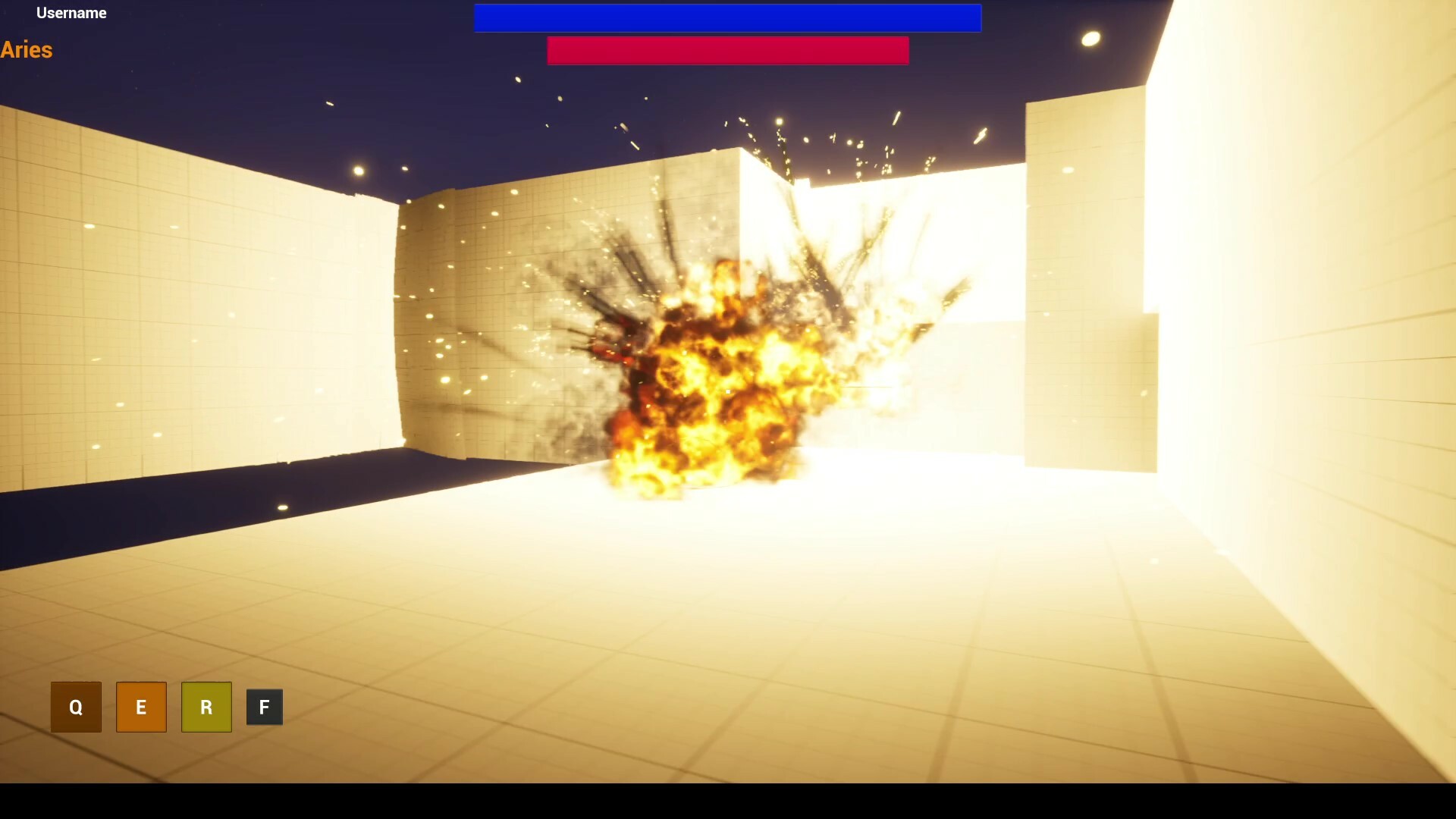
Task: Toggle the Q ability cooldown state
Action: 76,707
